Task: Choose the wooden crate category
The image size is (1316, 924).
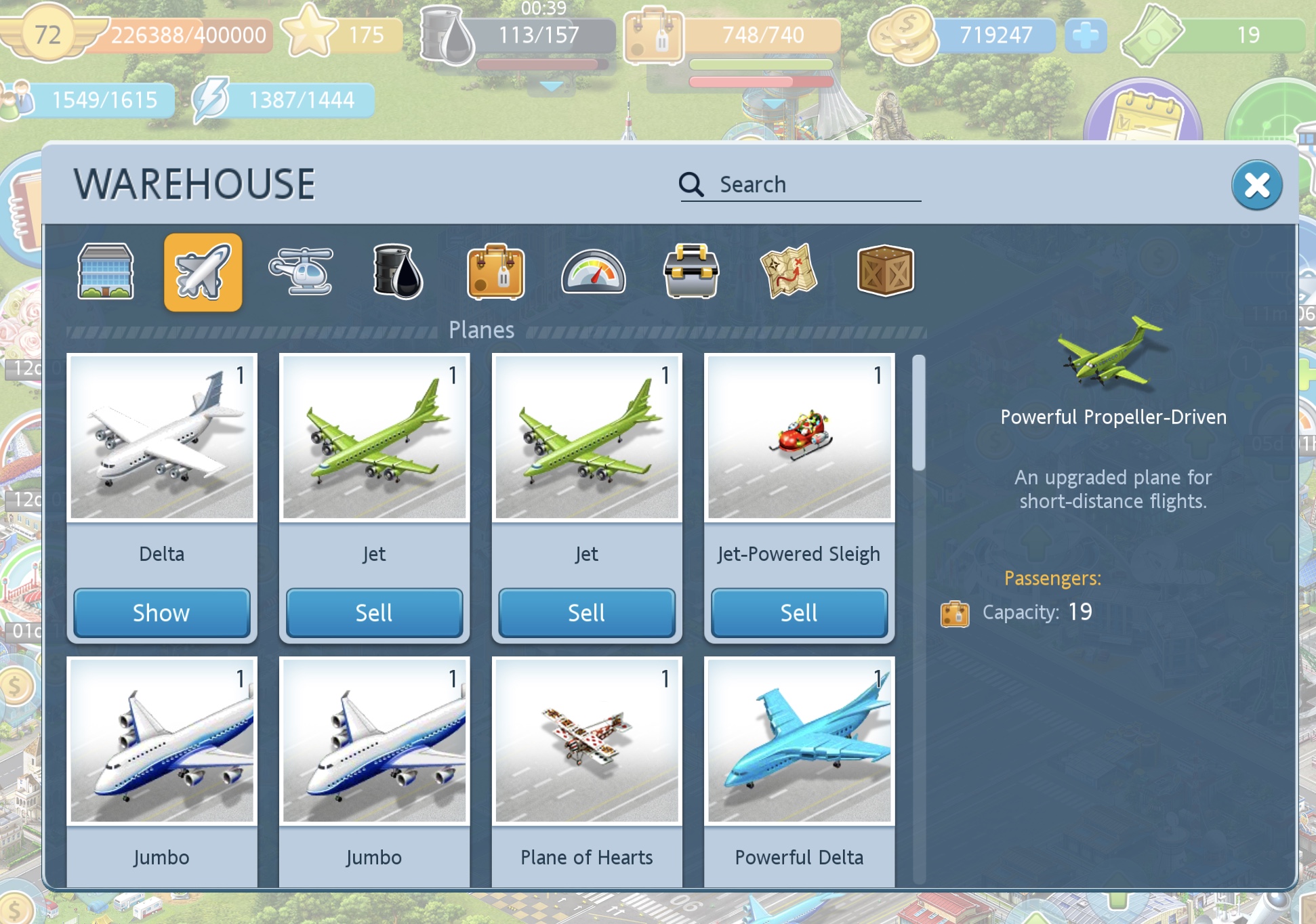Action: (886, 272)
